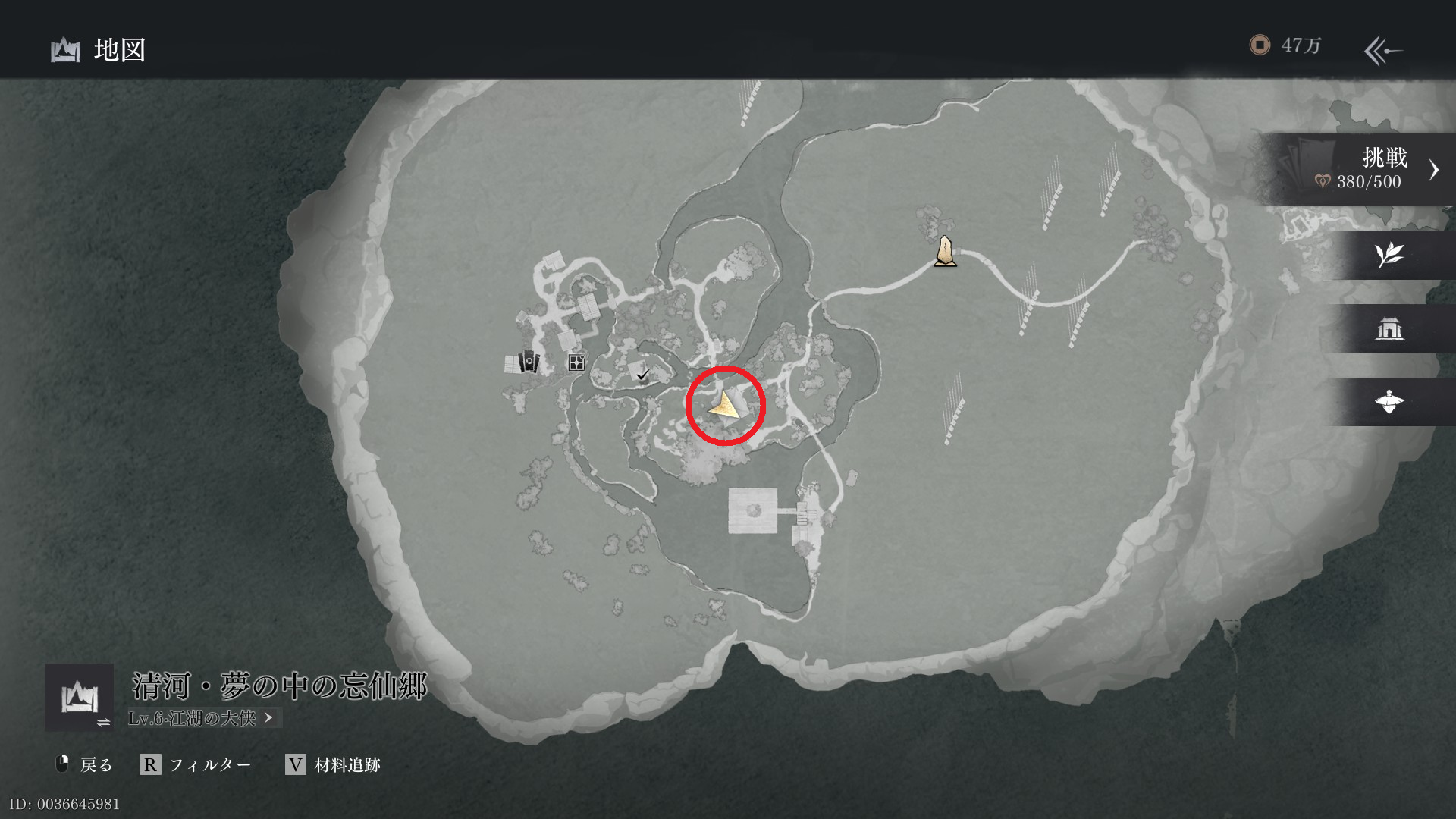Close the map with the back arrow
The height and width of the screenshot is (819, 1456).
click(1382, 51)
